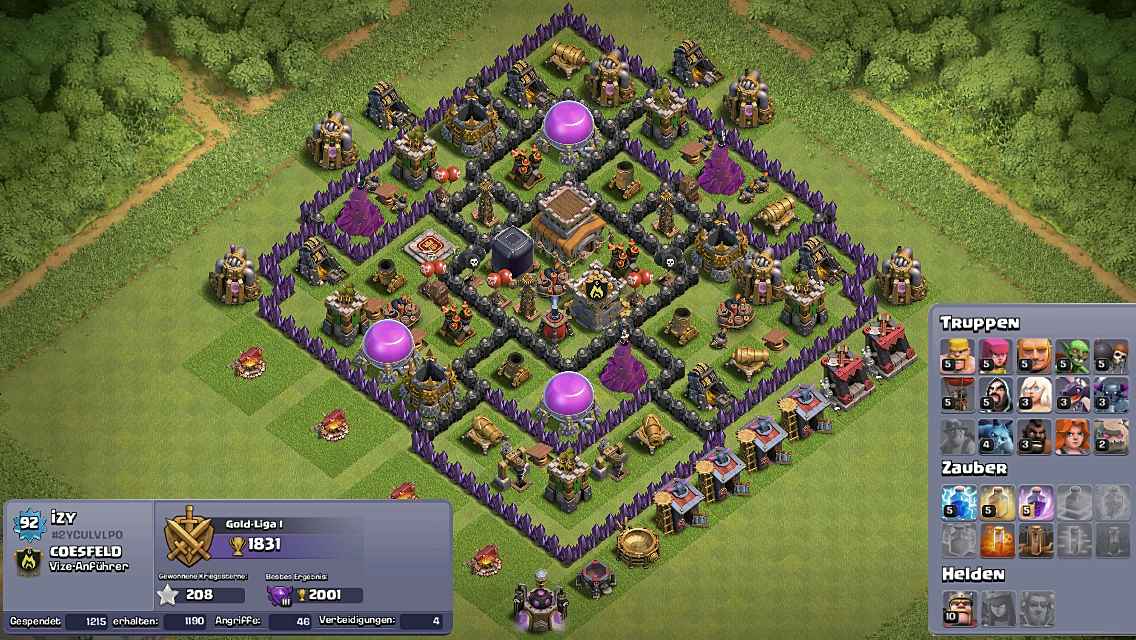Screen dimensions: 1136x640
Task: Choose the Balloon troop icon
Action: pos(957,395)
